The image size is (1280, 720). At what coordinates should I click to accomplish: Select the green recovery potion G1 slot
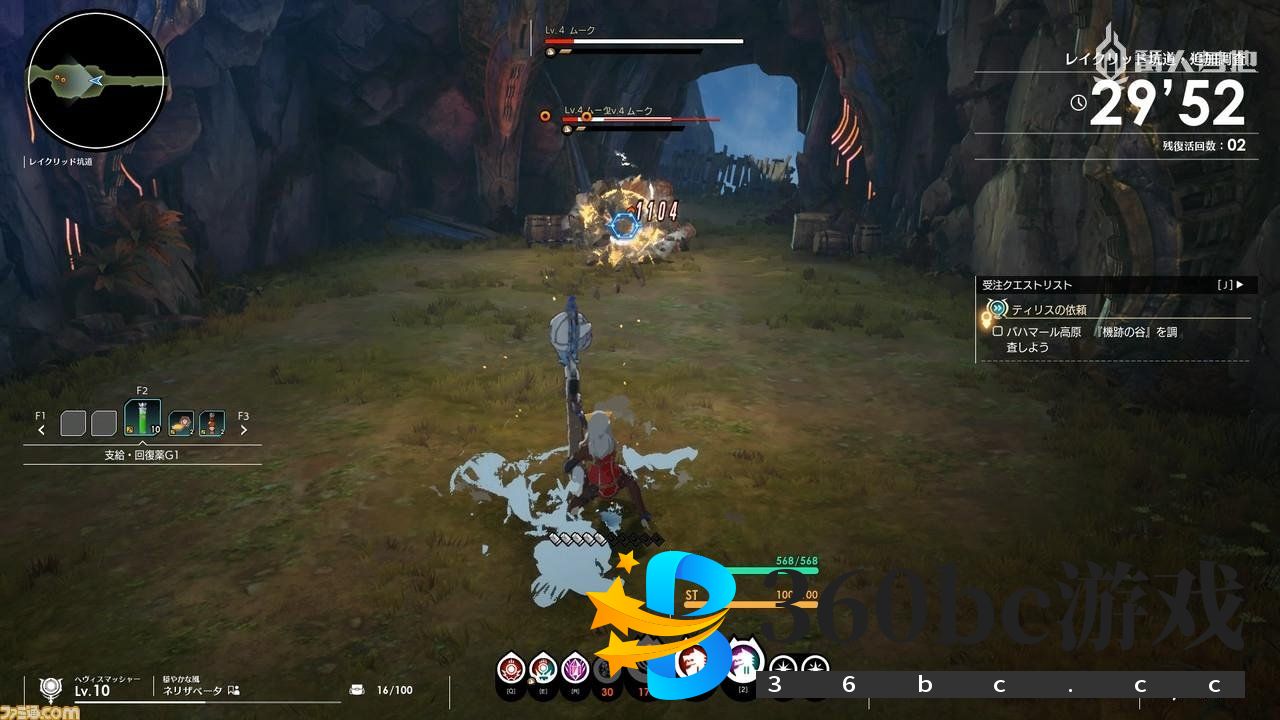pos(142,419)
